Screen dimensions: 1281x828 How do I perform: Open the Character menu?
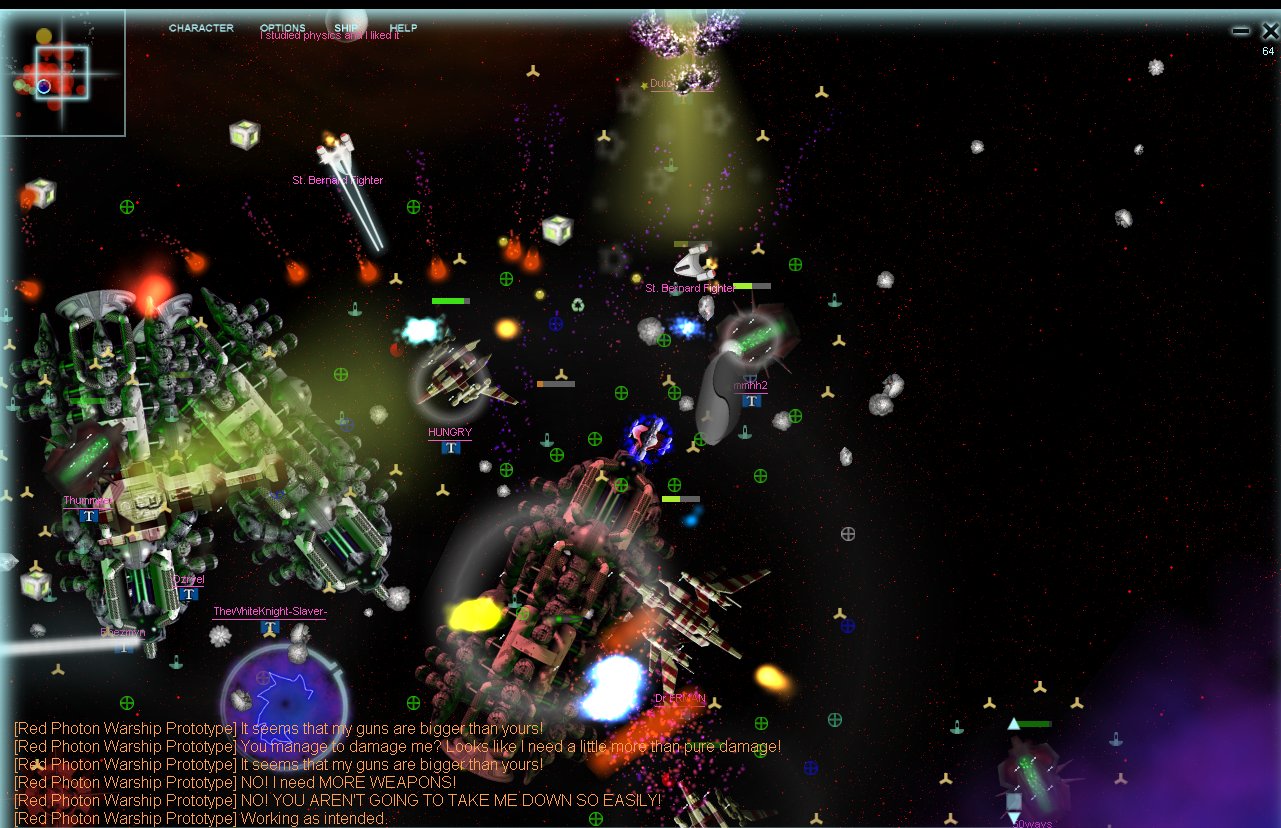[x=201, y=28]
